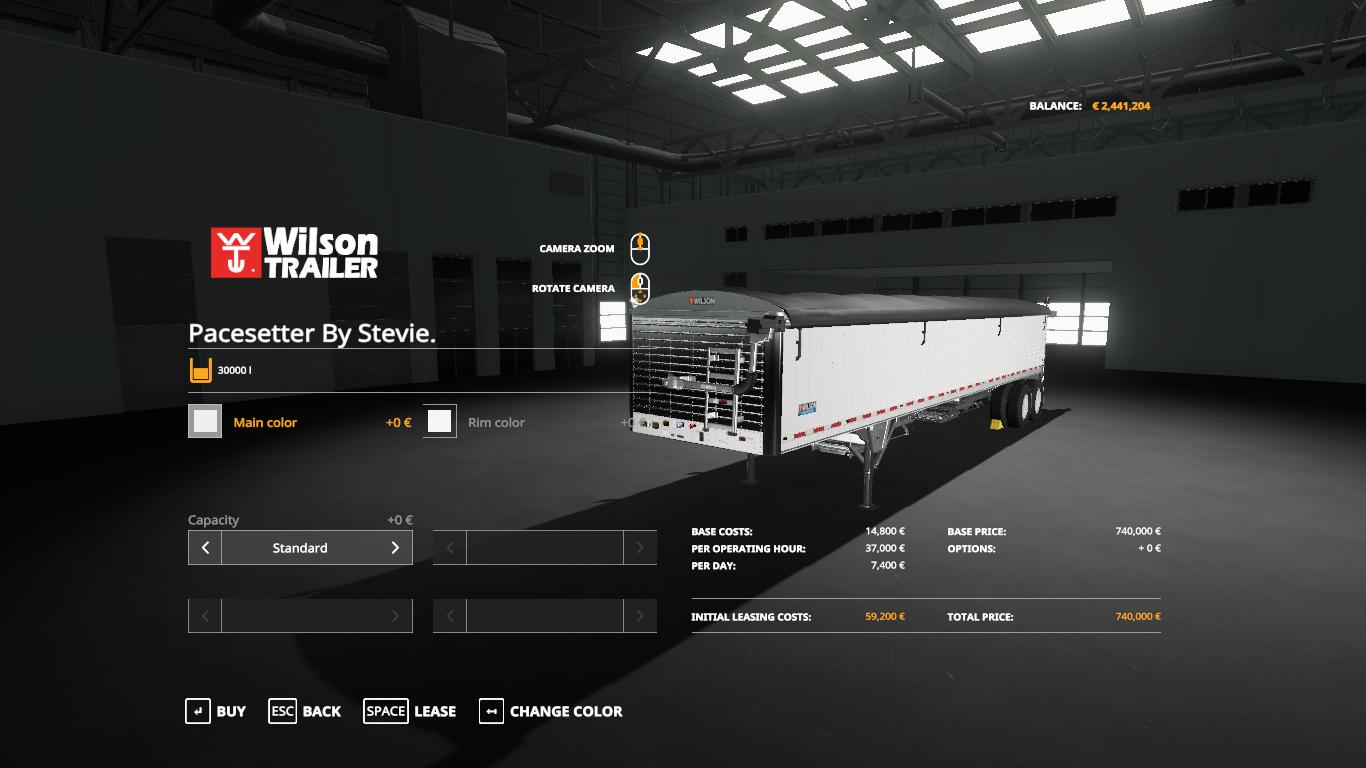Switch Capacity to the next option

coord(395,548)
